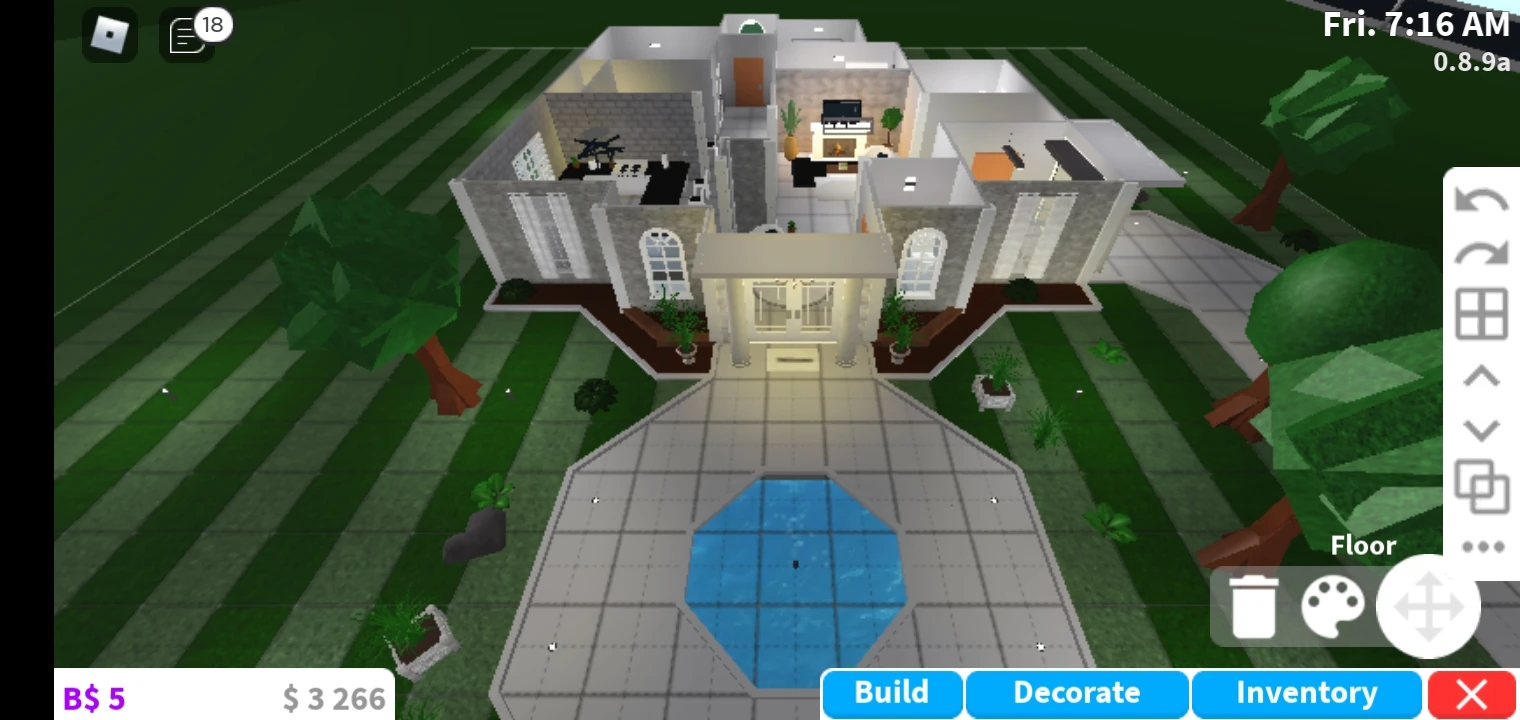1520x720 pixels.
Task: Switch to the Build tab
Action: (x=890, y=692)
